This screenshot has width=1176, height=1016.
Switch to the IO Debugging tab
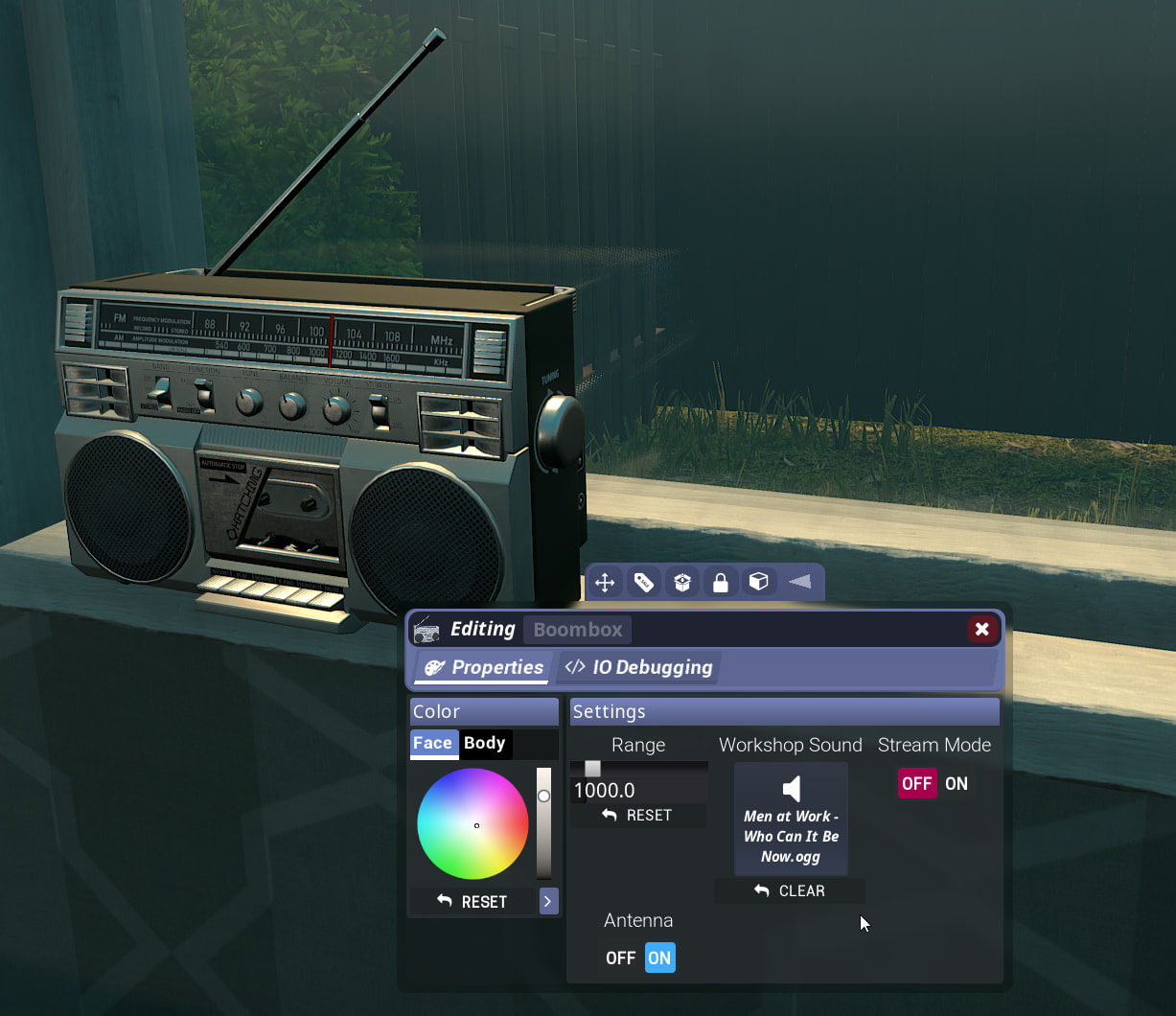[x=639, y=667]
